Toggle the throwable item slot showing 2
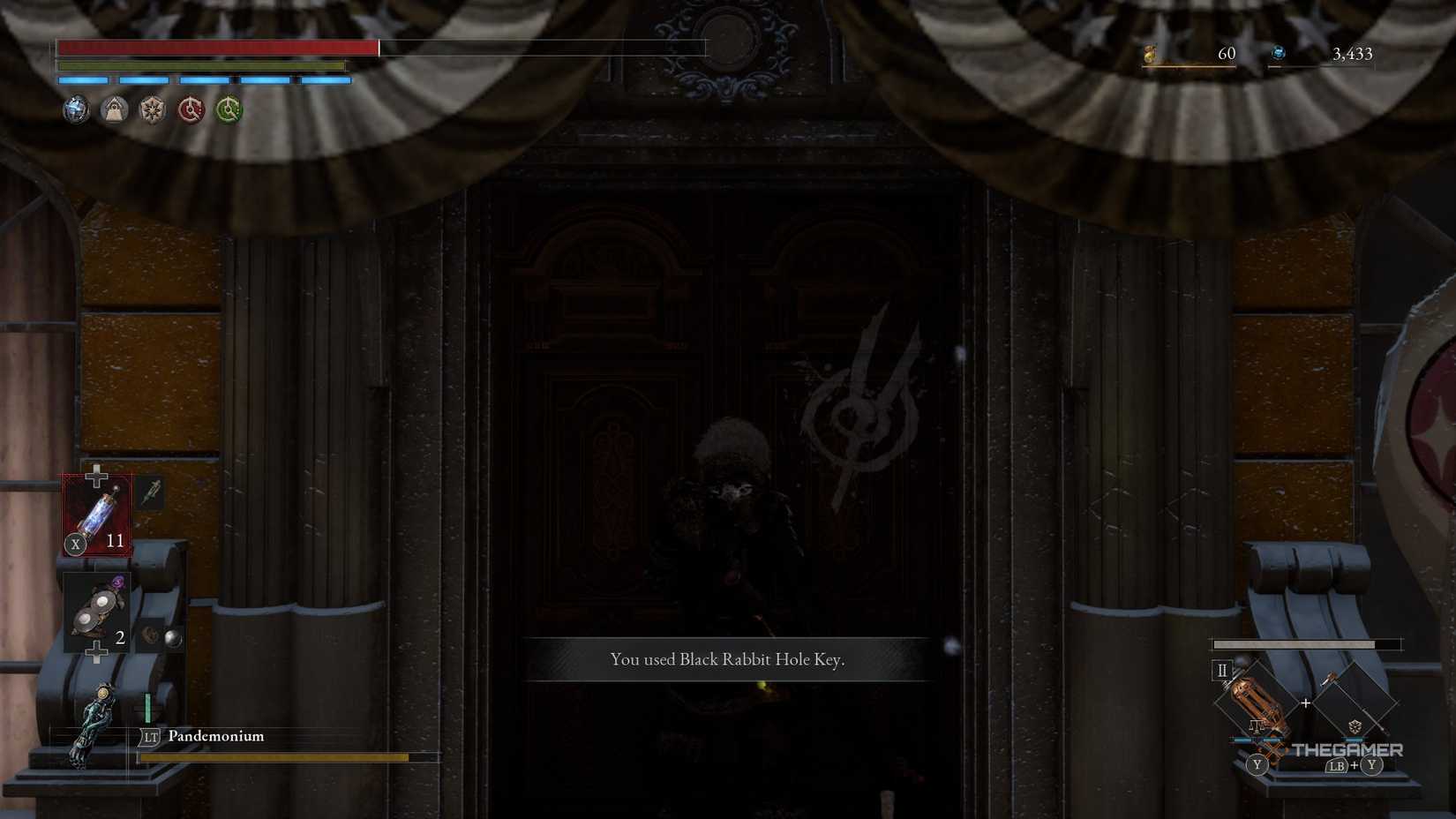Screen dimensions: 1456x819 95,609
